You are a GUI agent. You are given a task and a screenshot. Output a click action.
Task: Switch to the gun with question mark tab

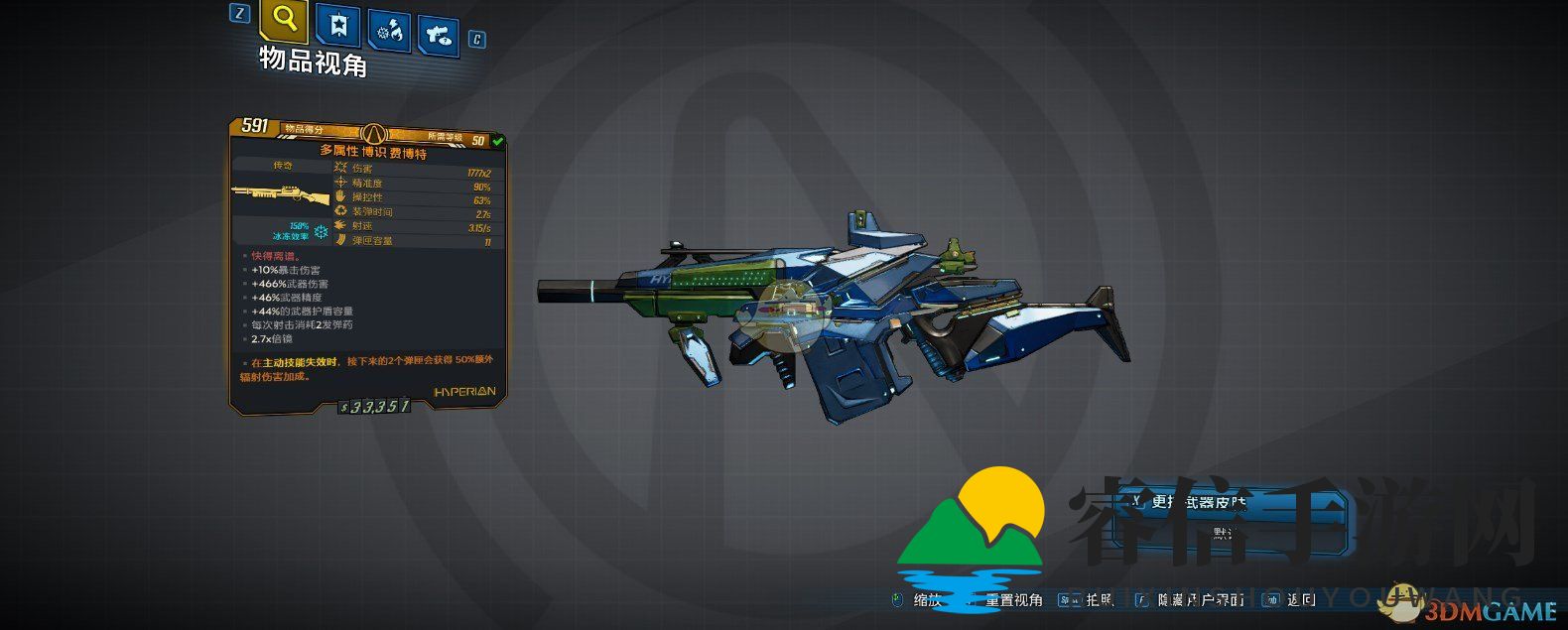[437, 37]
